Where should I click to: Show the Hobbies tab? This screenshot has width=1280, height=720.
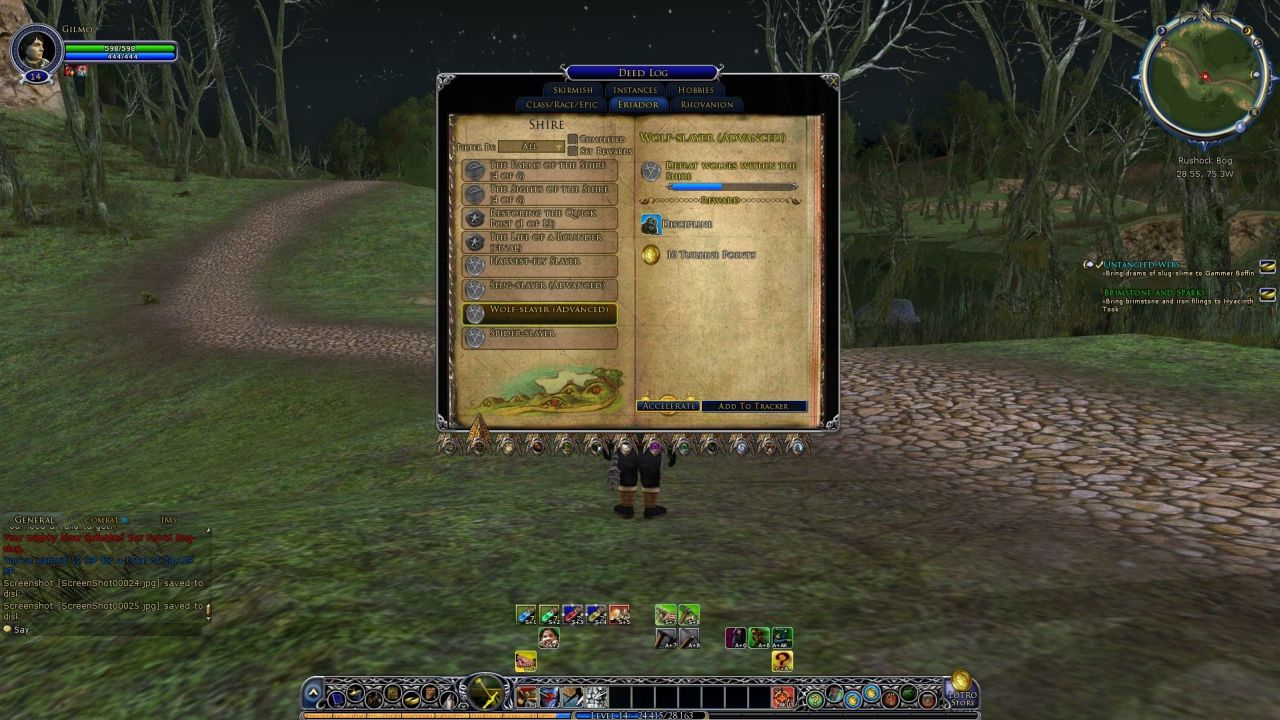(x=696, y=90)
